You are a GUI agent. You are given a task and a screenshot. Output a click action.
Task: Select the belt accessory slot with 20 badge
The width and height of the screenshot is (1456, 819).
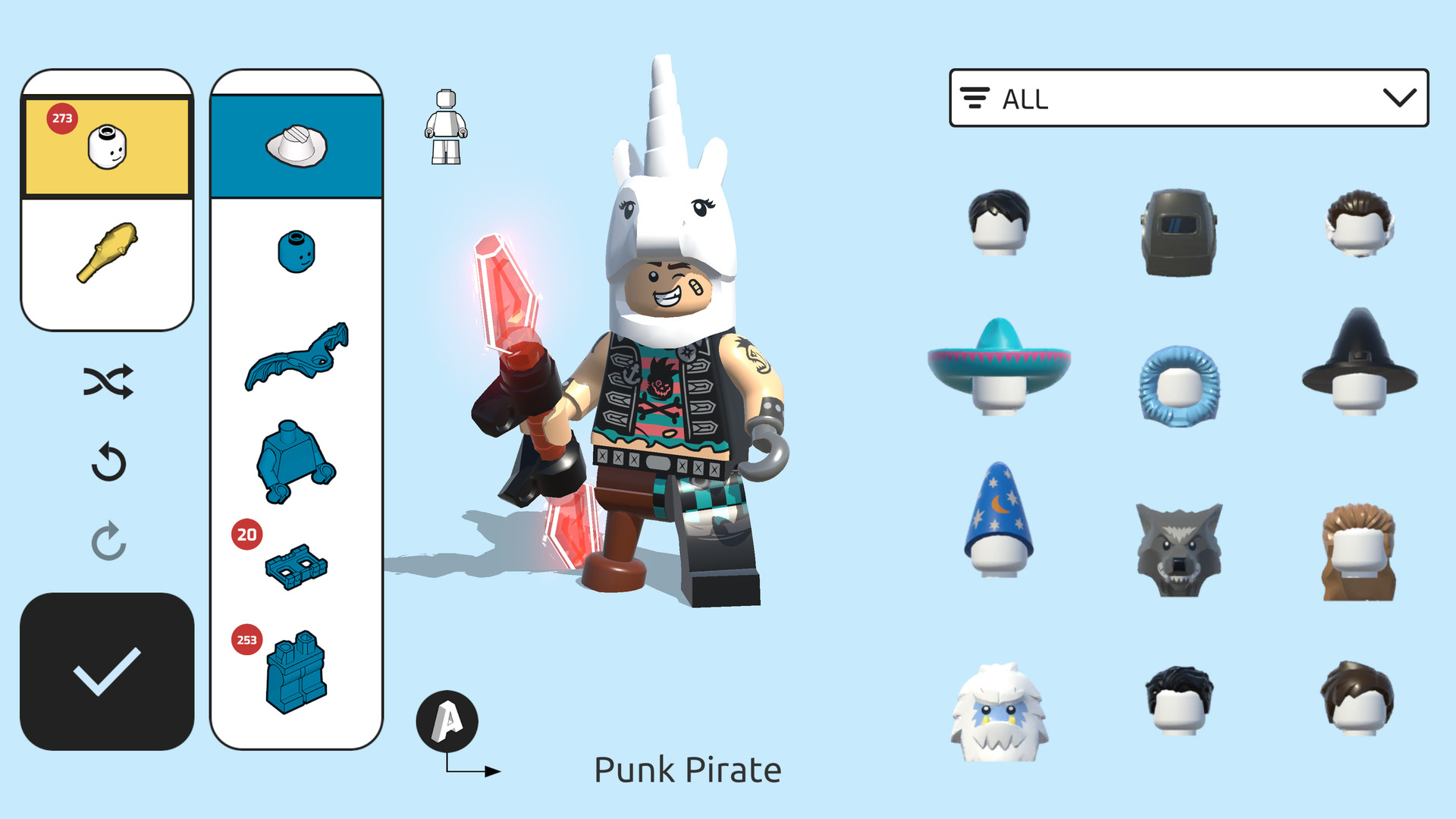point(297,567)
